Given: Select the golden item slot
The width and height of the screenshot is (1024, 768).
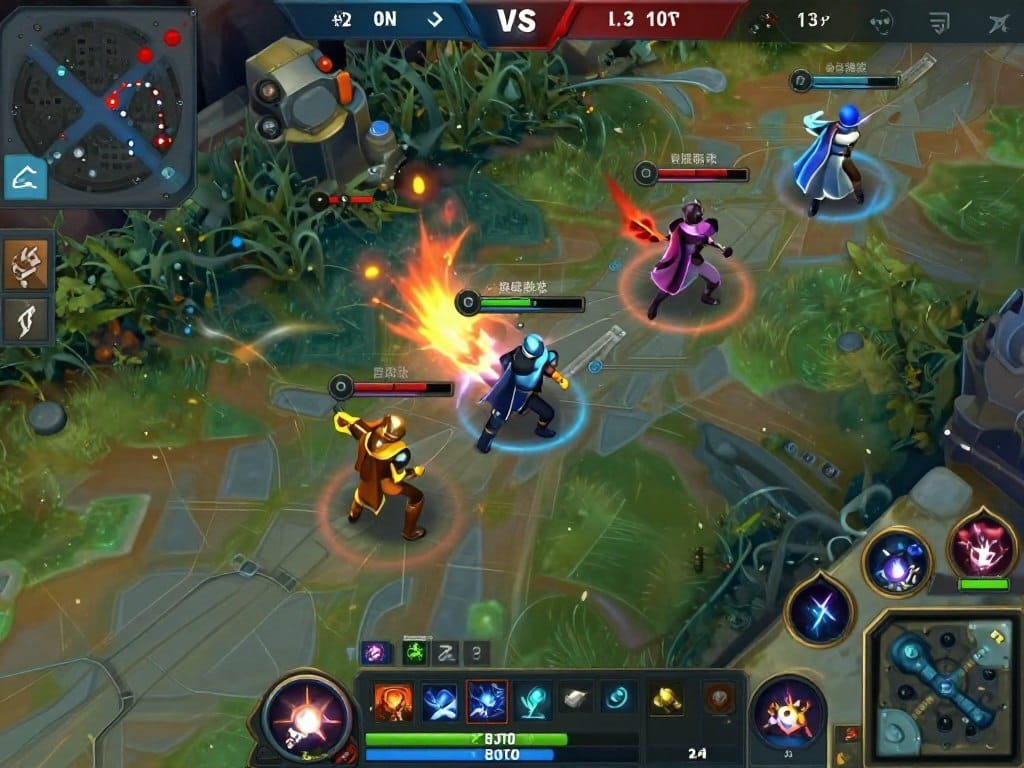Looking at the screenshot, I should (x=666, y=698).
